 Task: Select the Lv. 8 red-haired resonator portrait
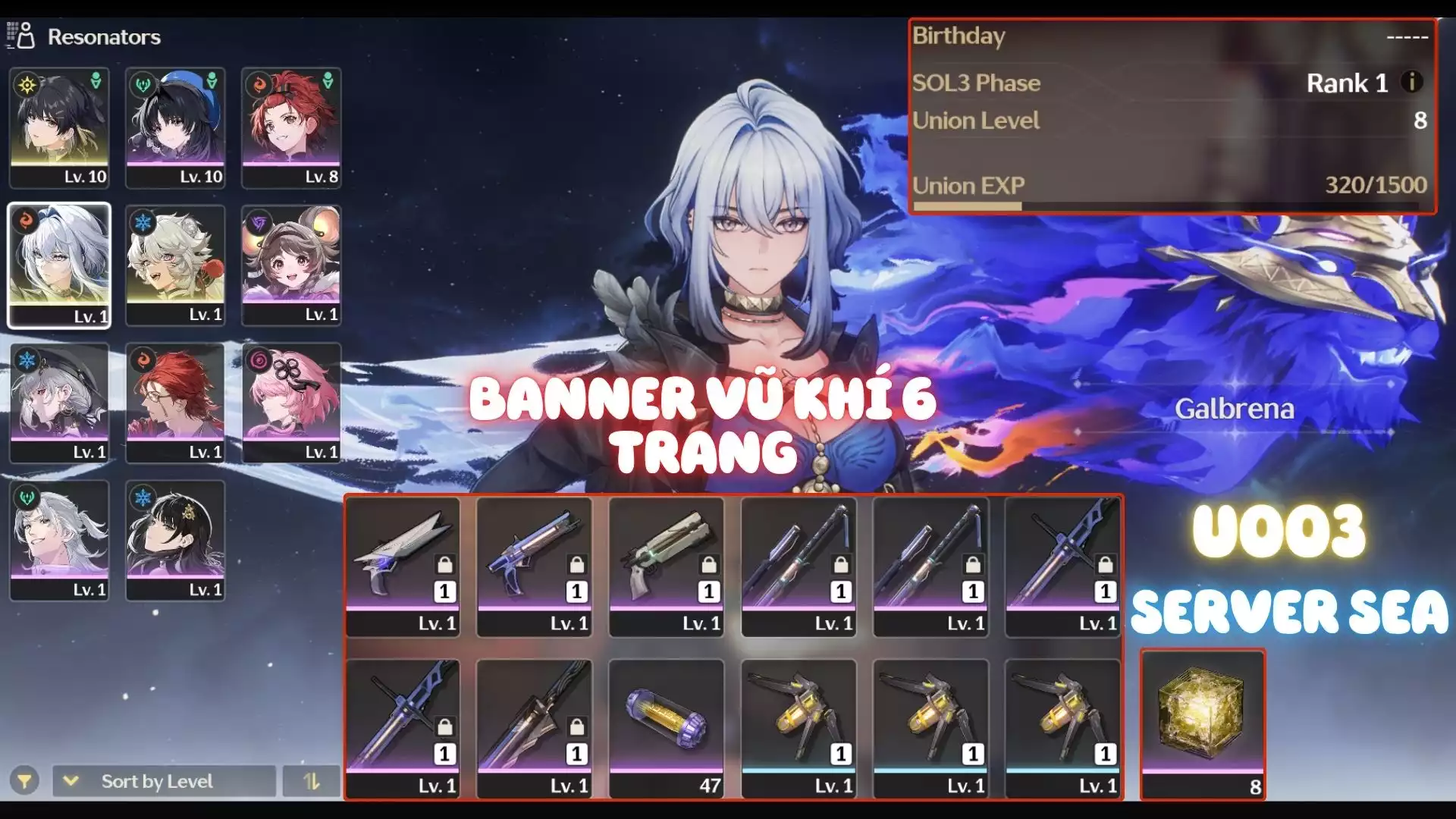coord(291,127)
